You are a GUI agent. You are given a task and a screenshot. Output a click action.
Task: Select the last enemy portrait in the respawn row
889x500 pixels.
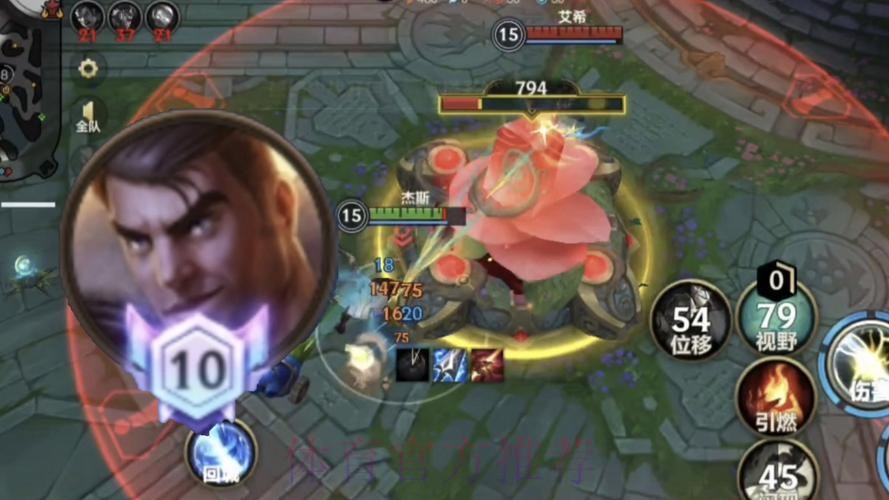[162, 16]
